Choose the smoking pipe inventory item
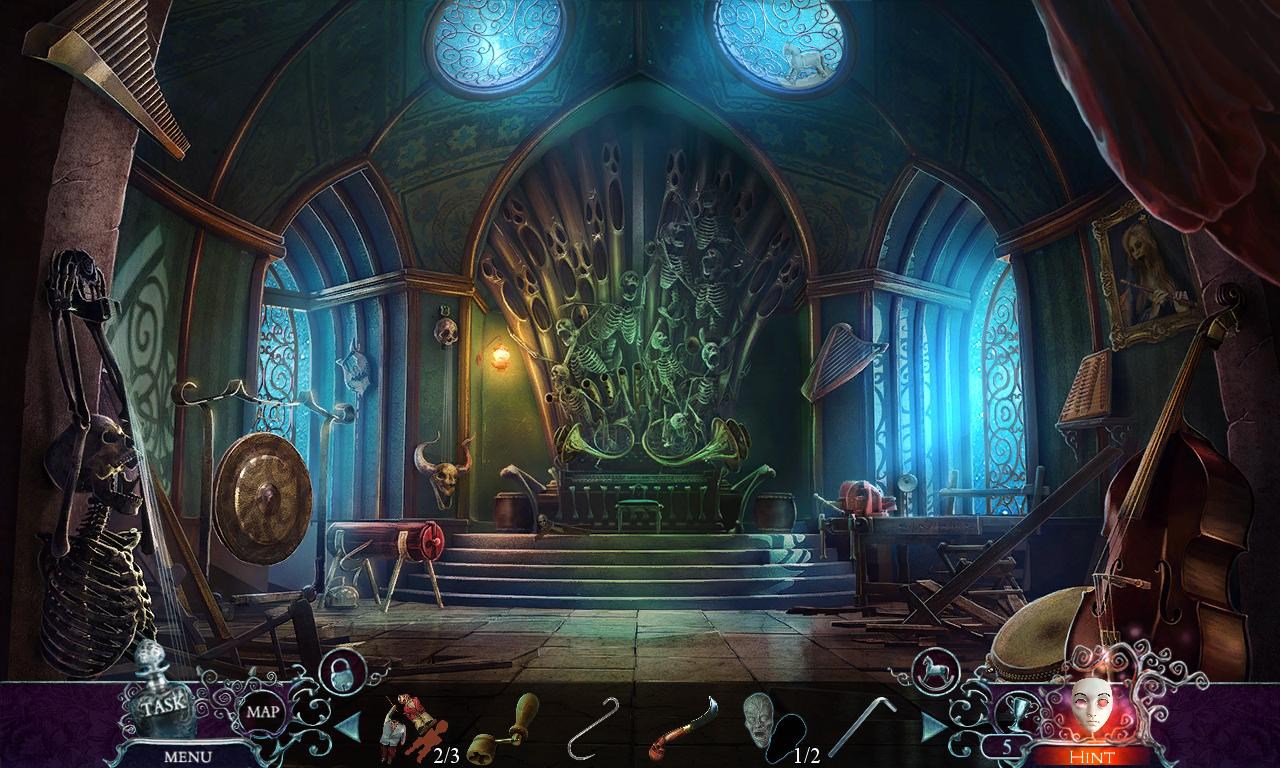 [x=682, y=730]
